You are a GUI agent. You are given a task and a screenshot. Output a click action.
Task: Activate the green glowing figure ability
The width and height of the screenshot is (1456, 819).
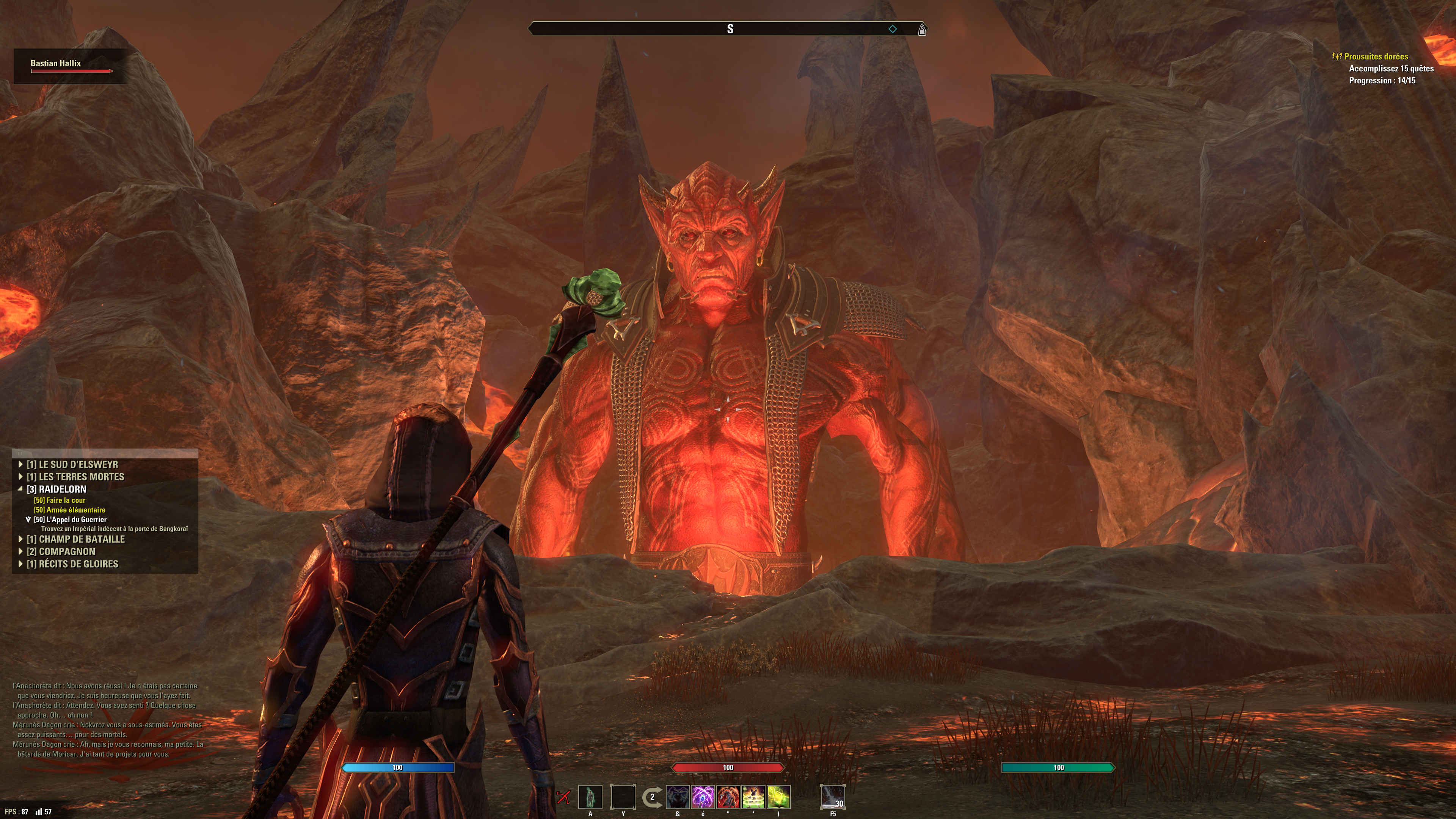pyautogui.click(x=753, y=797)
